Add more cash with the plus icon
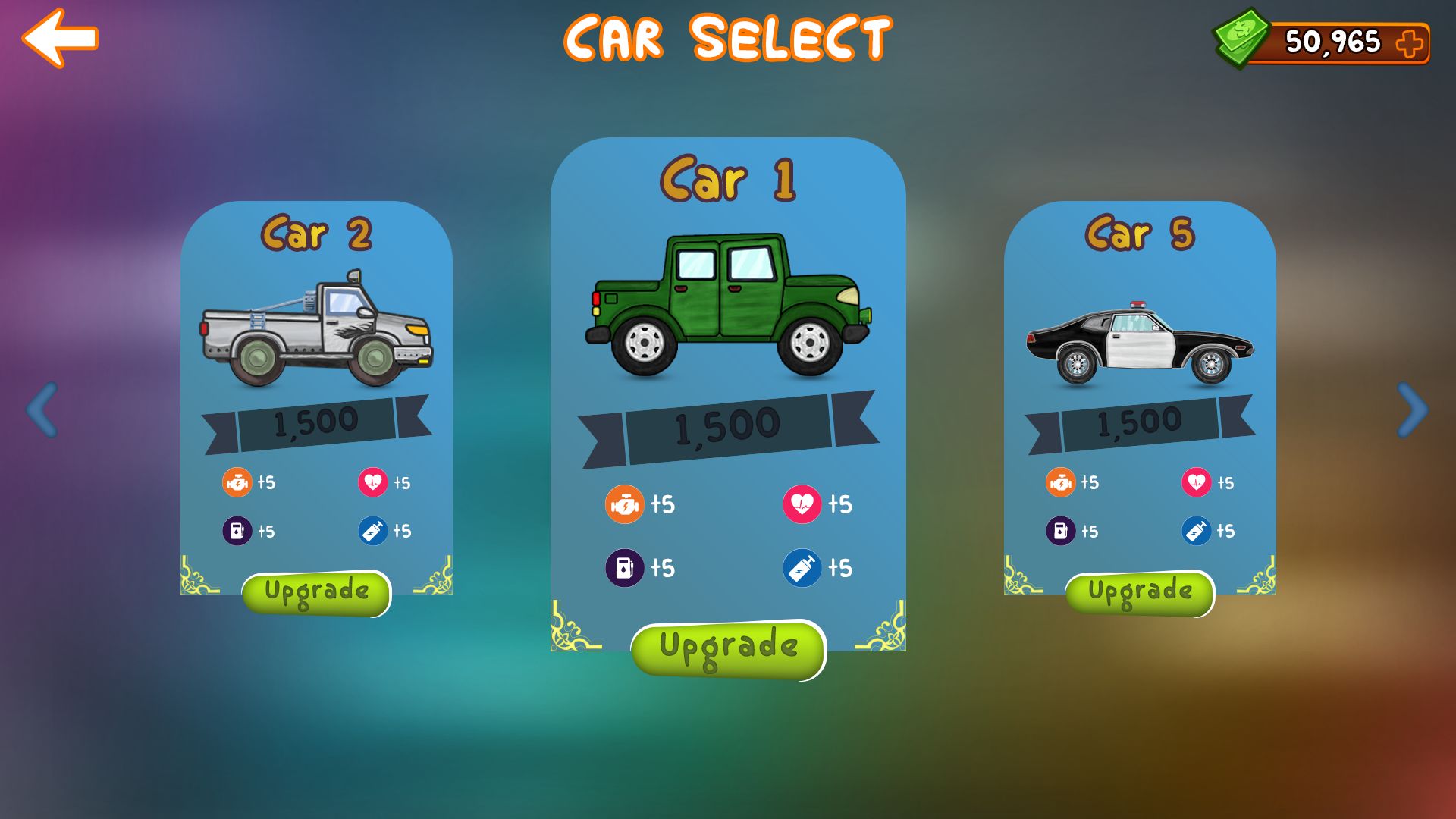 coord(1410,43)
